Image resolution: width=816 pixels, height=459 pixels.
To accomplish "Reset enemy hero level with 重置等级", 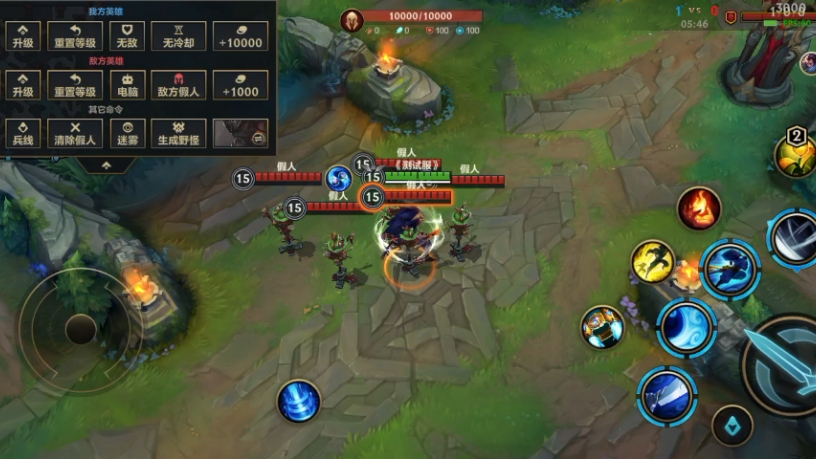I will coord(75,84).
